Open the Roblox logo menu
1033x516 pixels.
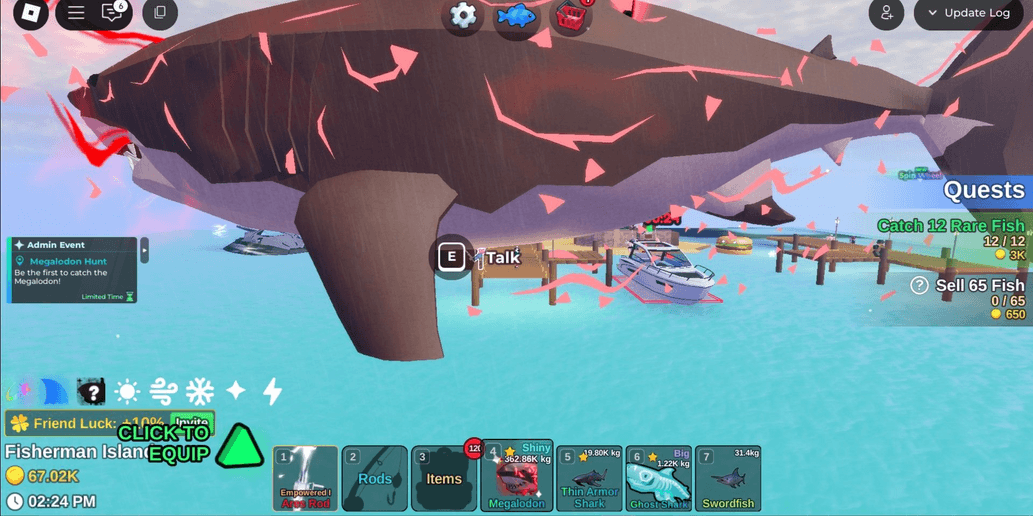(x=31, y=14)
